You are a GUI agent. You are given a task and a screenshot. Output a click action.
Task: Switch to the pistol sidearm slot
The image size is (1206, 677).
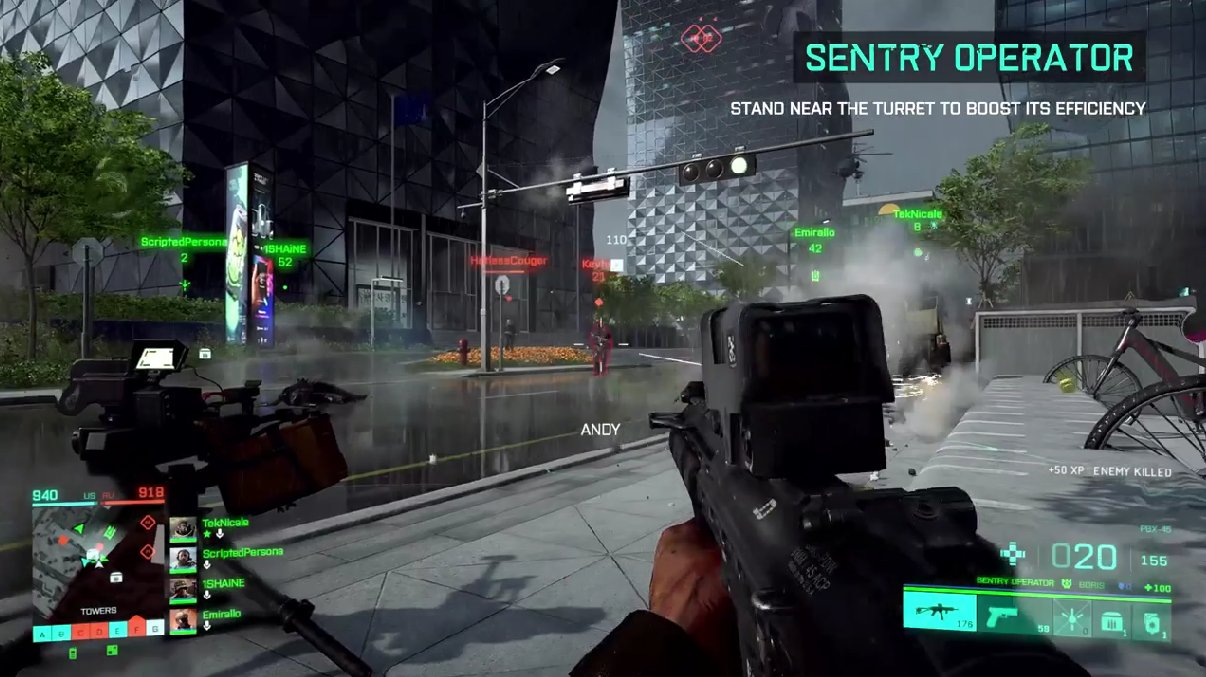(1003, 615)
